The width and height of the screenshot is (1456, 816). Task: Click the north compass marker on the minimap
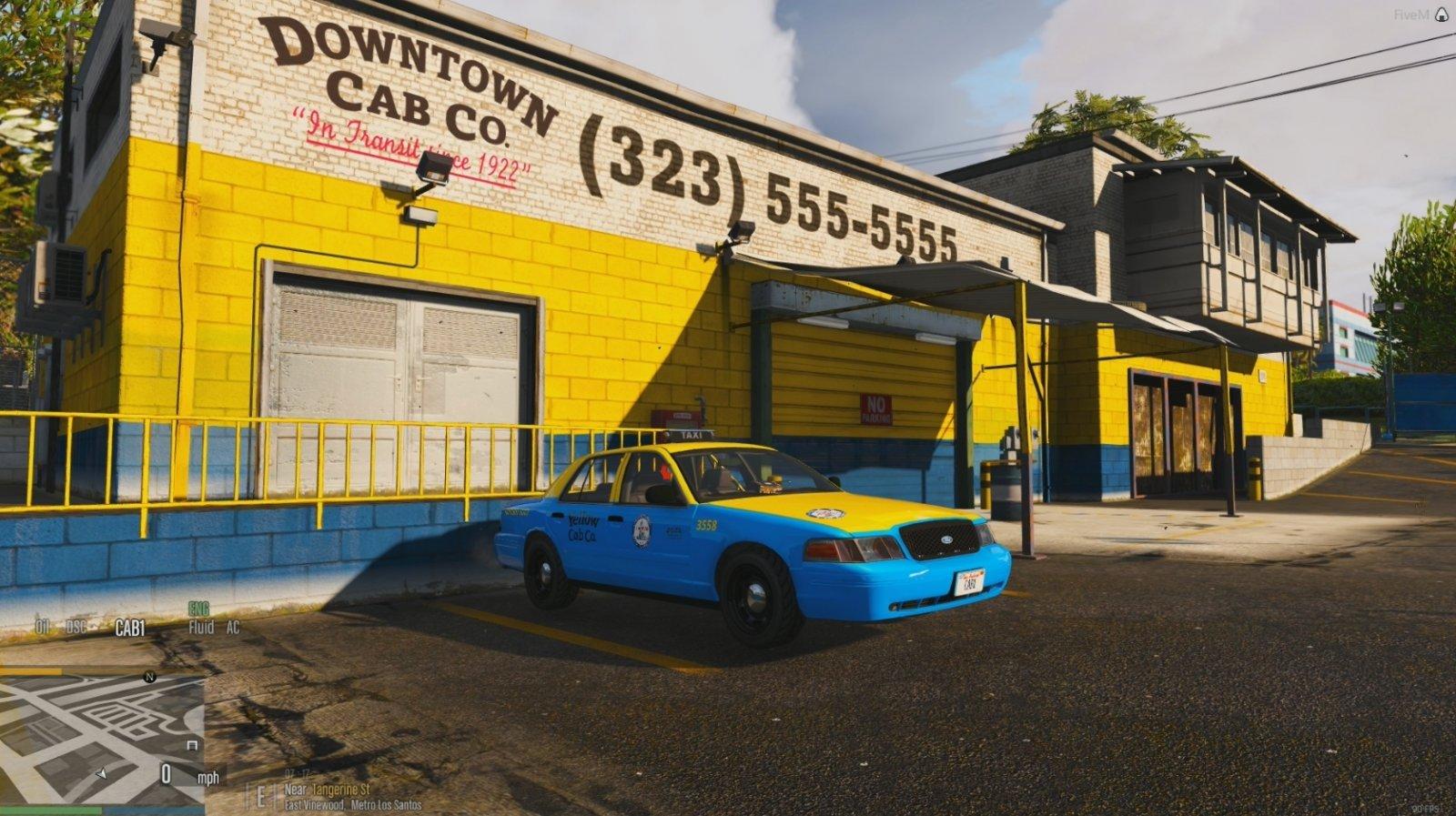(x=150, y=677)
